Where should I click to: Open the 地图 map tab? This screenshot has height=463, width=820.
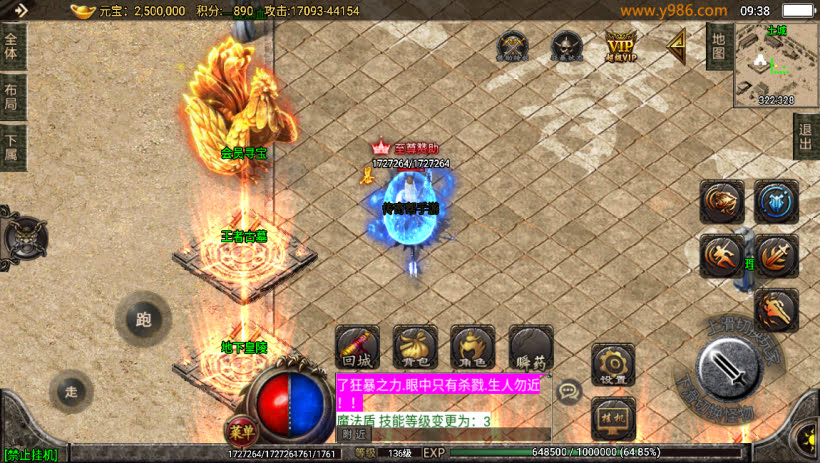coord(717,46)
